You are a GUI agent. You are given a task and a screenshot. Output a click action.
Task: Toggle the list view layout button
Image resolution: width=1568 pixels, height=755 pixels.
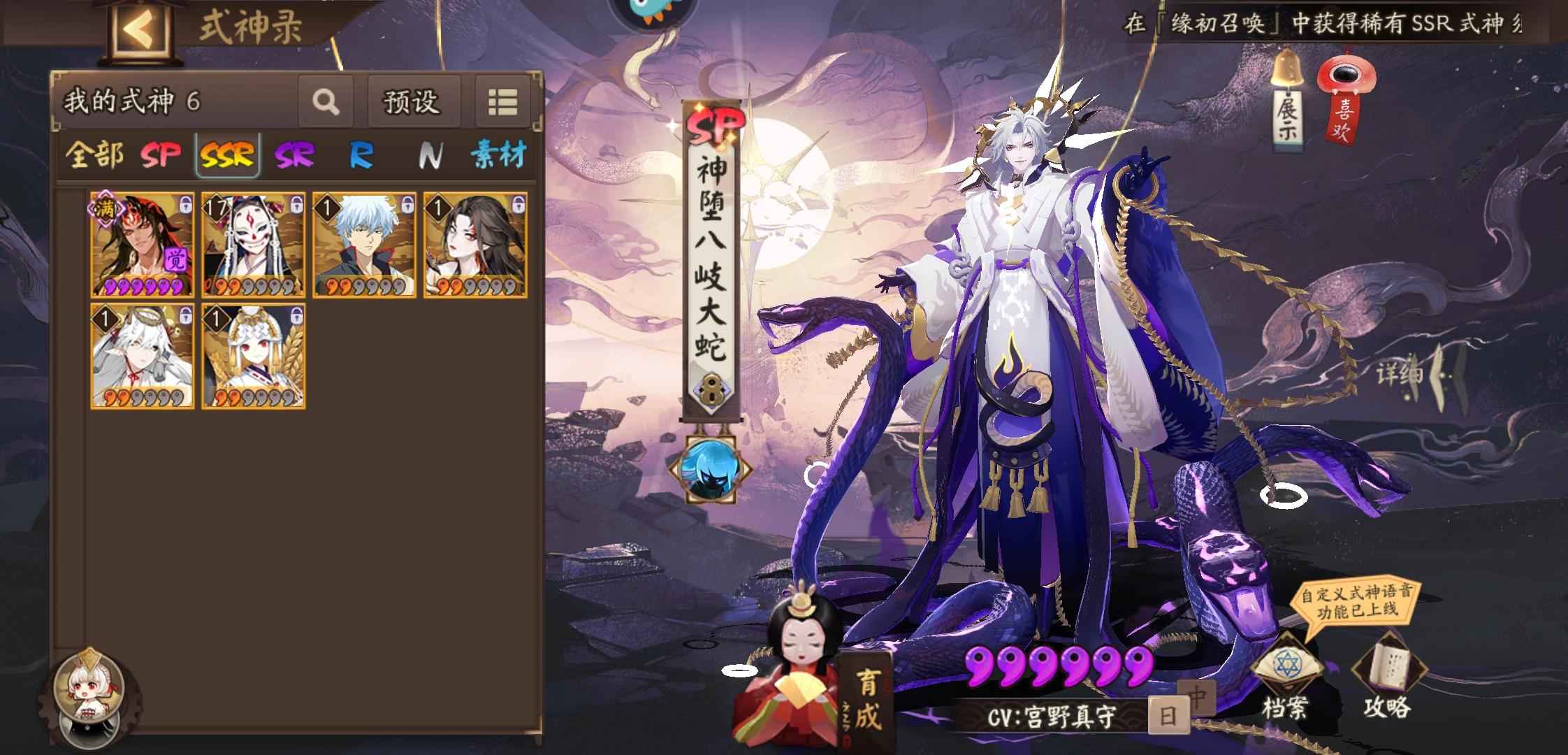pos(502,102)
